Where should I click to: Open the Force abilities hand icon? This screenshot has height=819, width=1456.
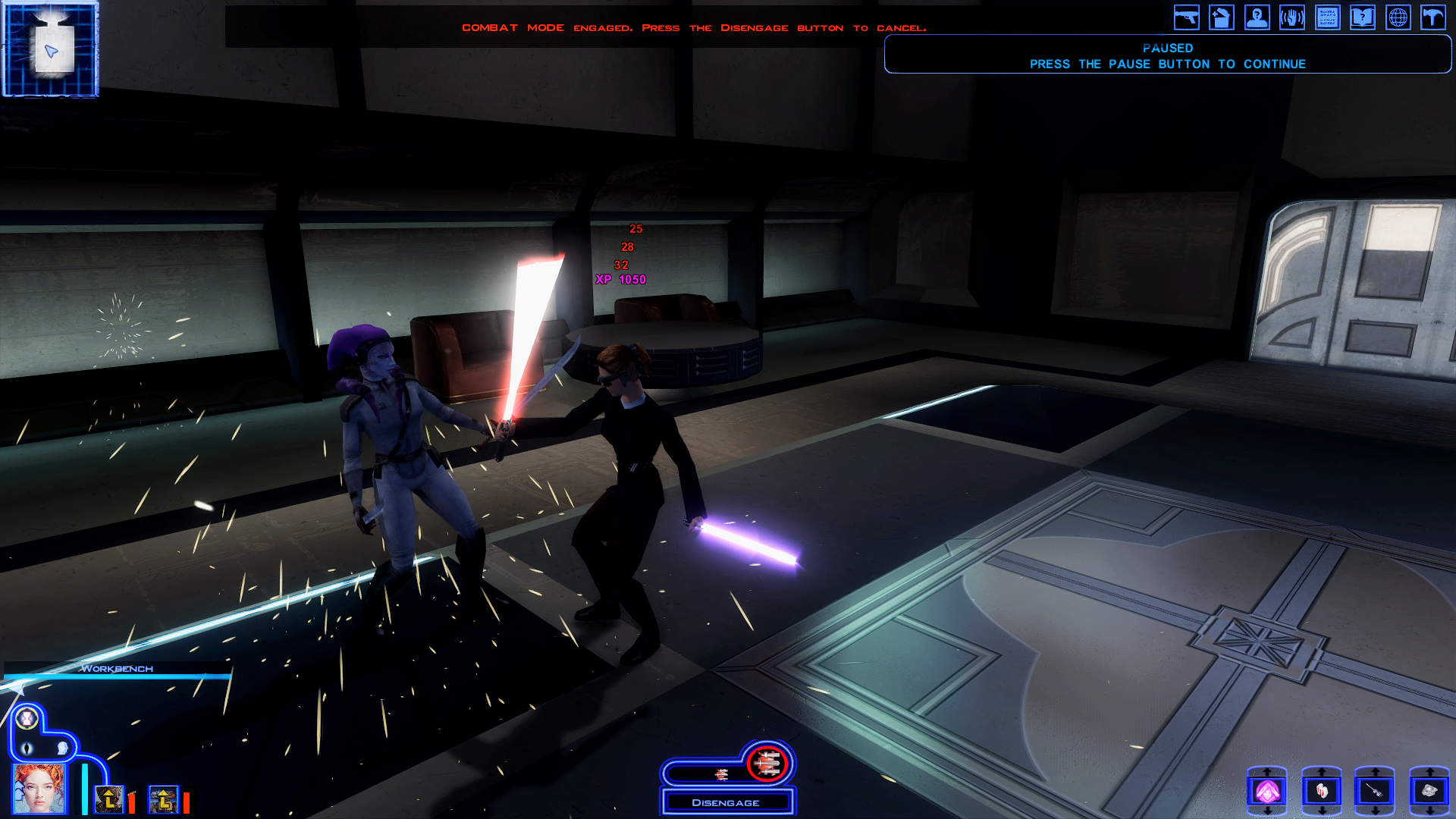1292,17
